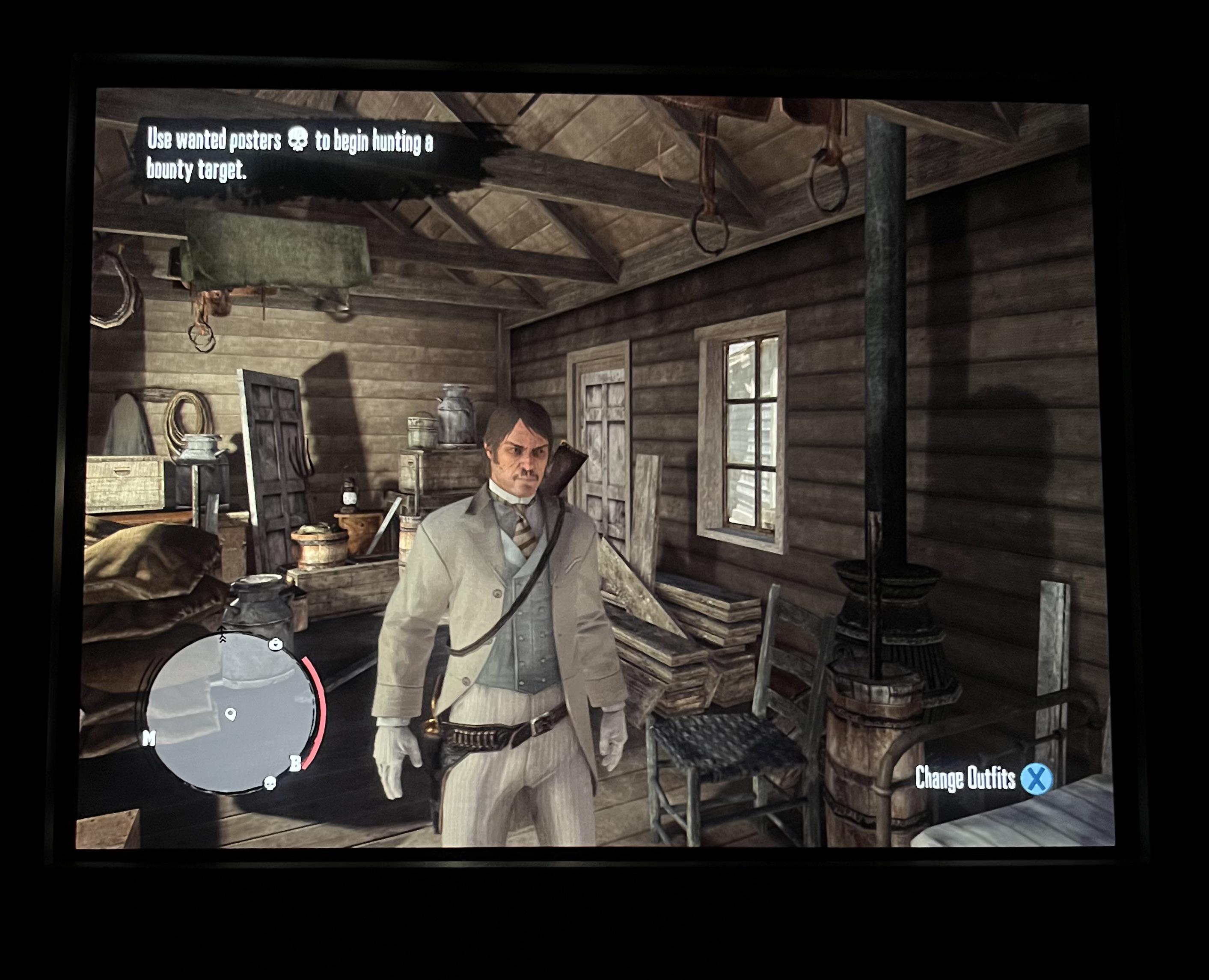
Task: Click the waypoint pin at minimap center
Action: click(x=230, y=715)
